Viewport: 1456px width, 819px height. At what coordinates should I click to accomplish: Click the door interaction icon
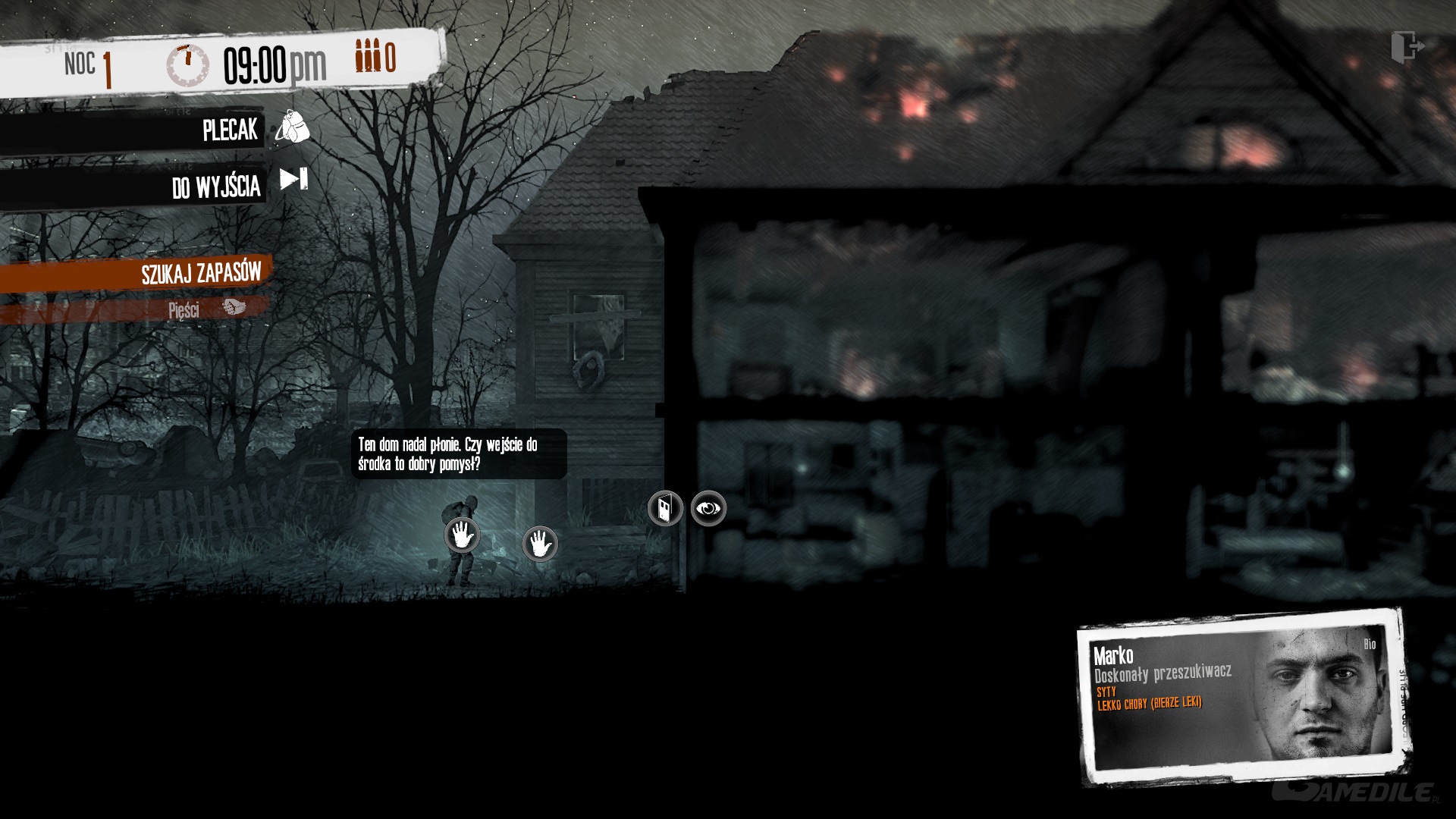[665, 509]
